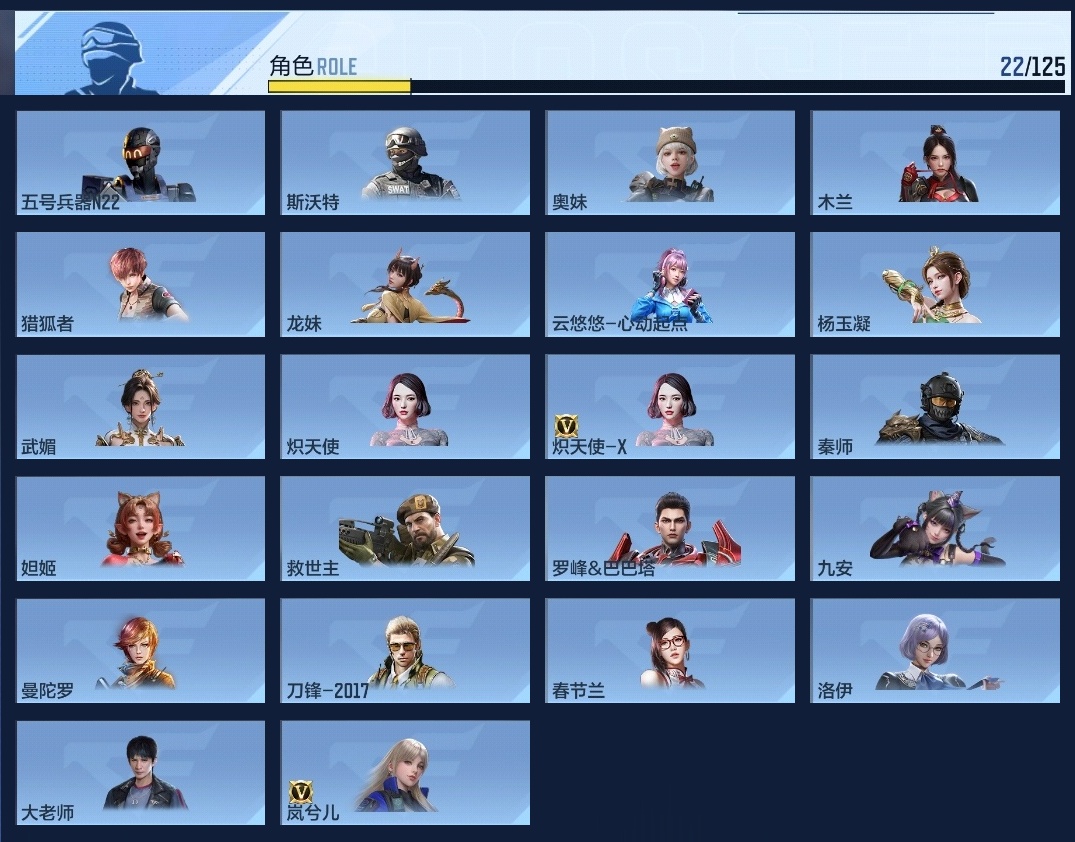Select the 木兰 character card

tap(935, 162)
